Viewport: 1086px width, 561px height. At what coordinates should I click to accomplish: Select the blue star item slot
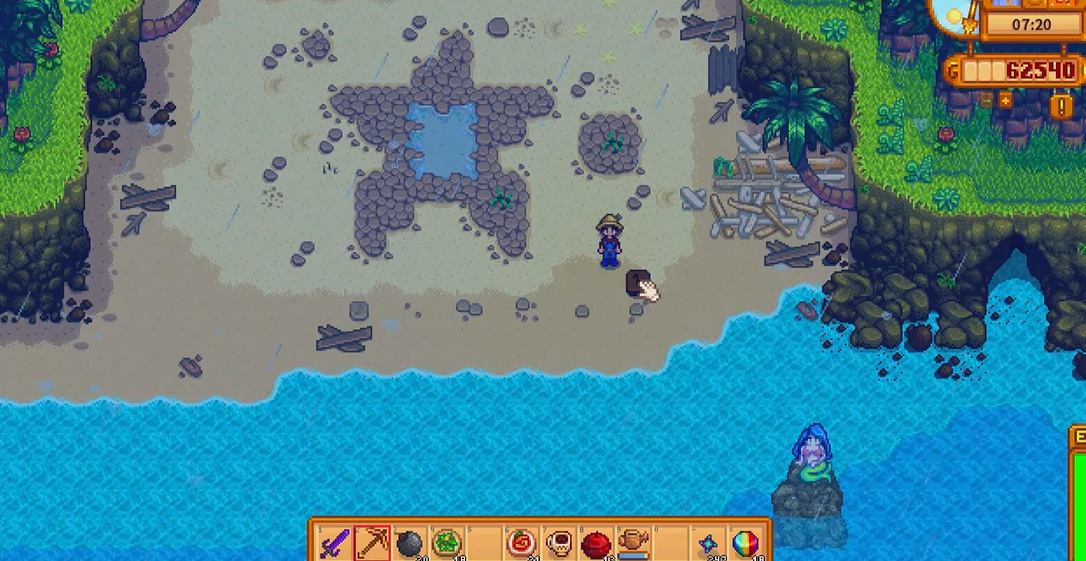click(709, 544)
